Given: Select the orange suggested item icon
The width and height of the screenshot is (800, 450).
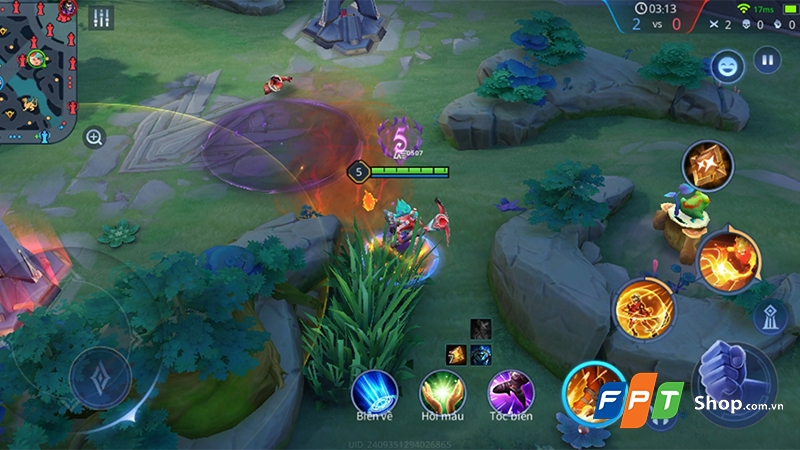Looking at the screenshot, I should 456,353.
